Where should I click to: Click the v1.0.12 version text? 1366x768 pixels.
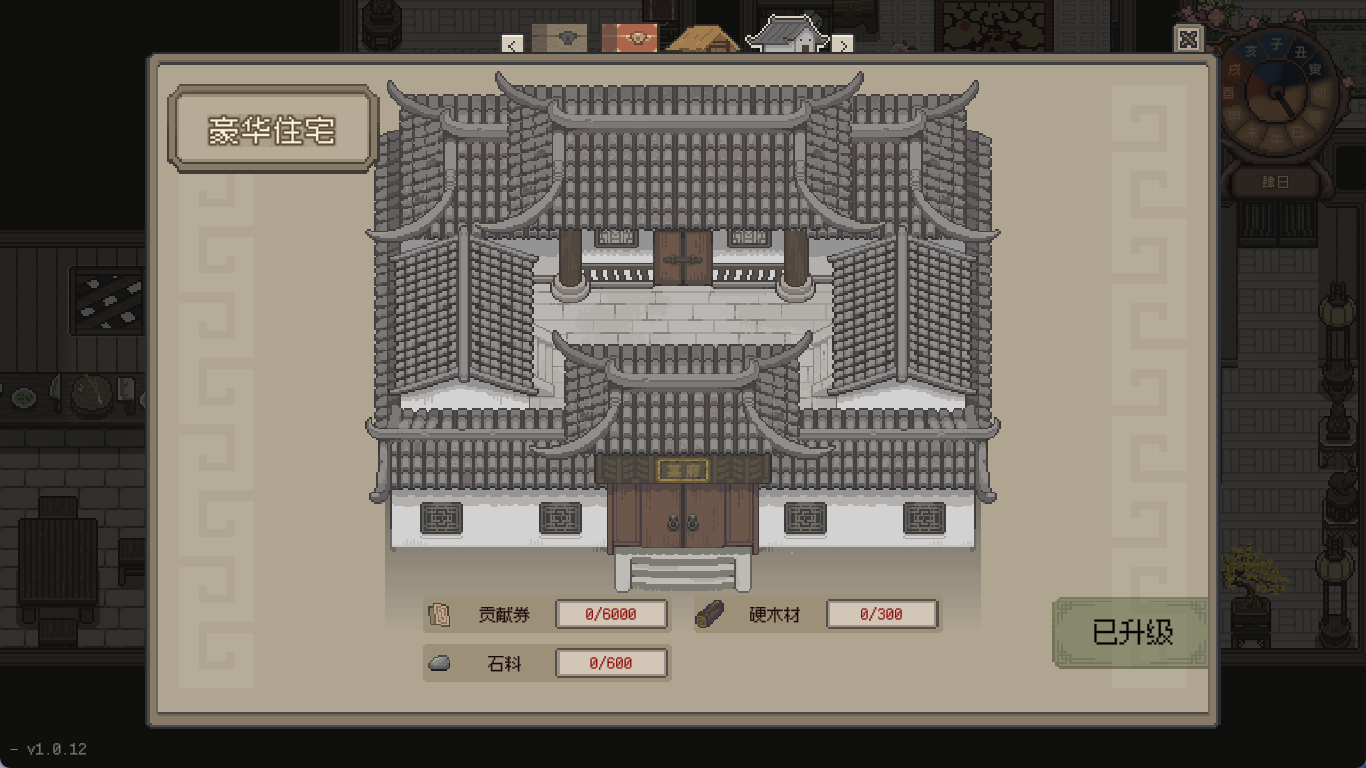(x=56, y=748)
